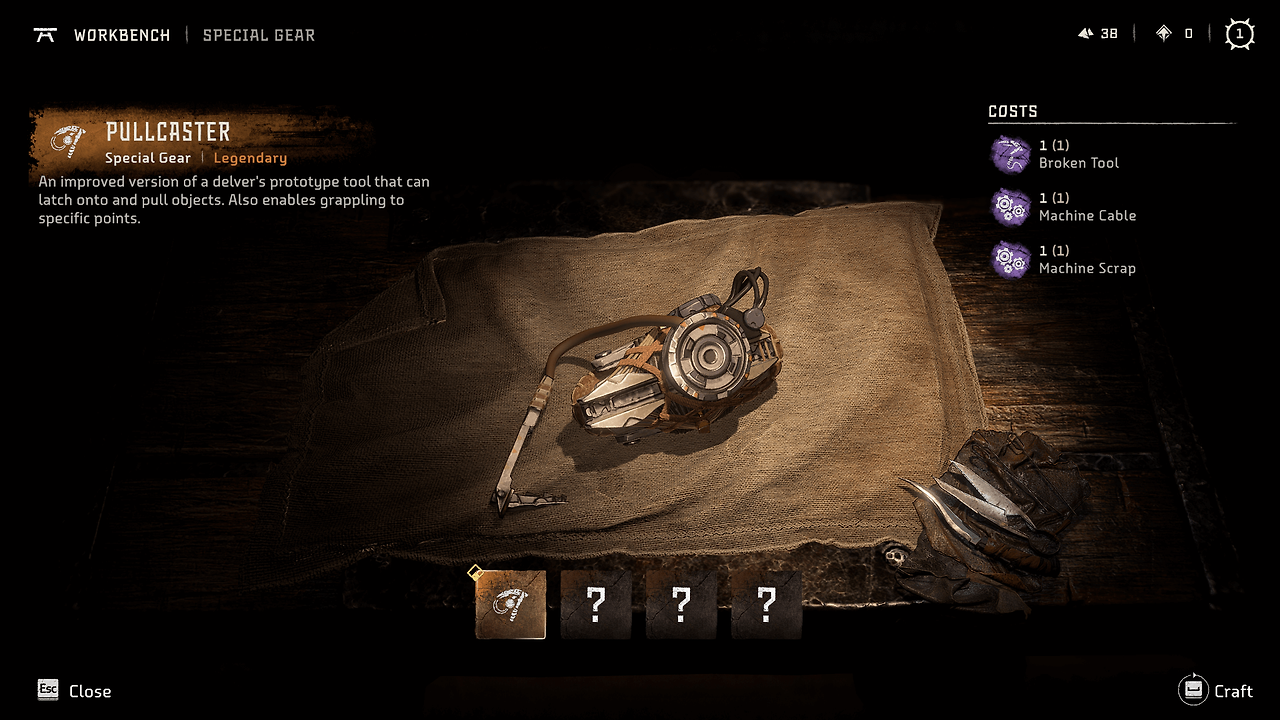Open the Workbench tab
The width and height of the screenshot is (1280, 720).
[x=121, y=35]
